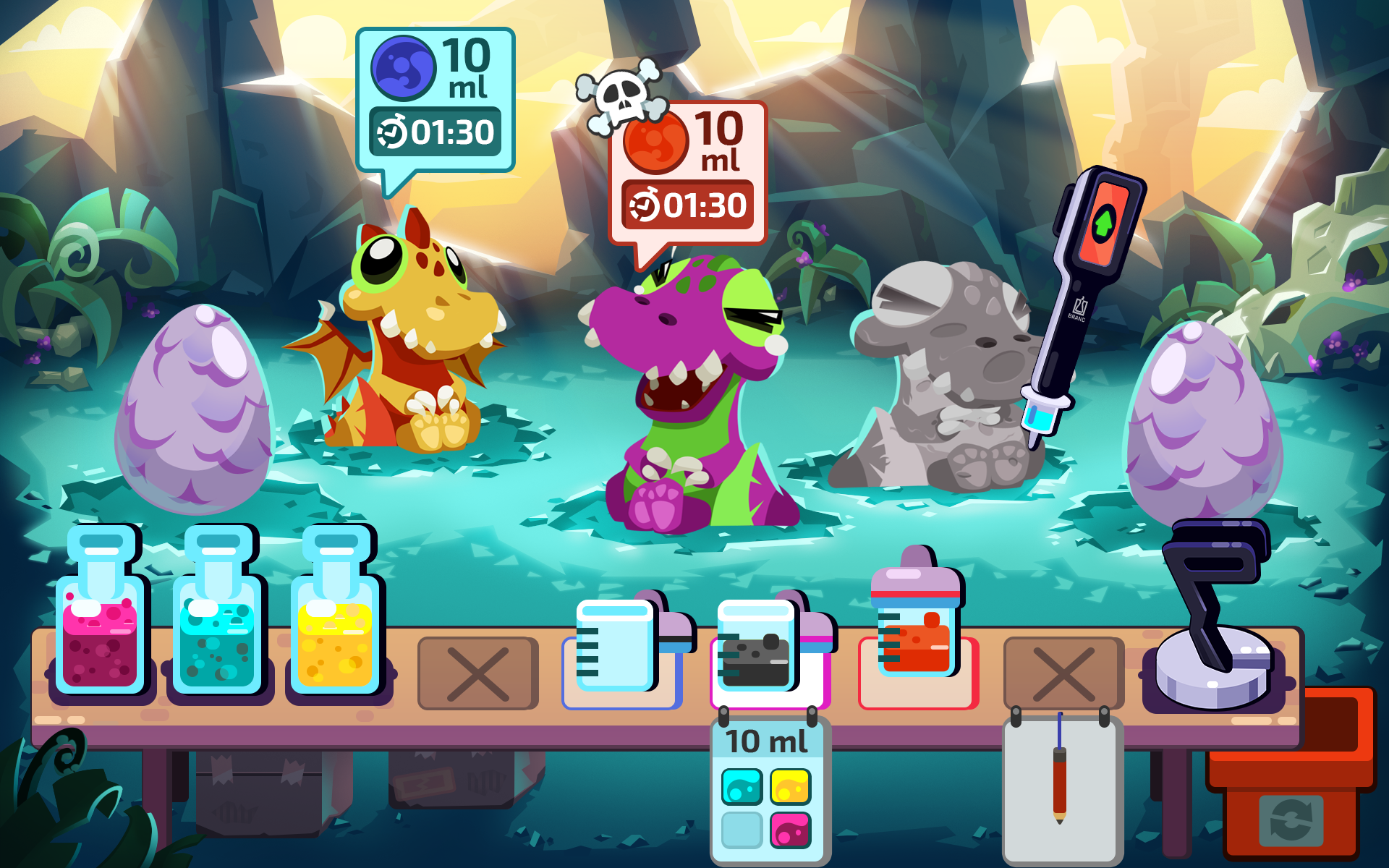This screenshot has width=1389, height=868.
Task: Pick the cyan potion bottle
Action: (218, 621)
